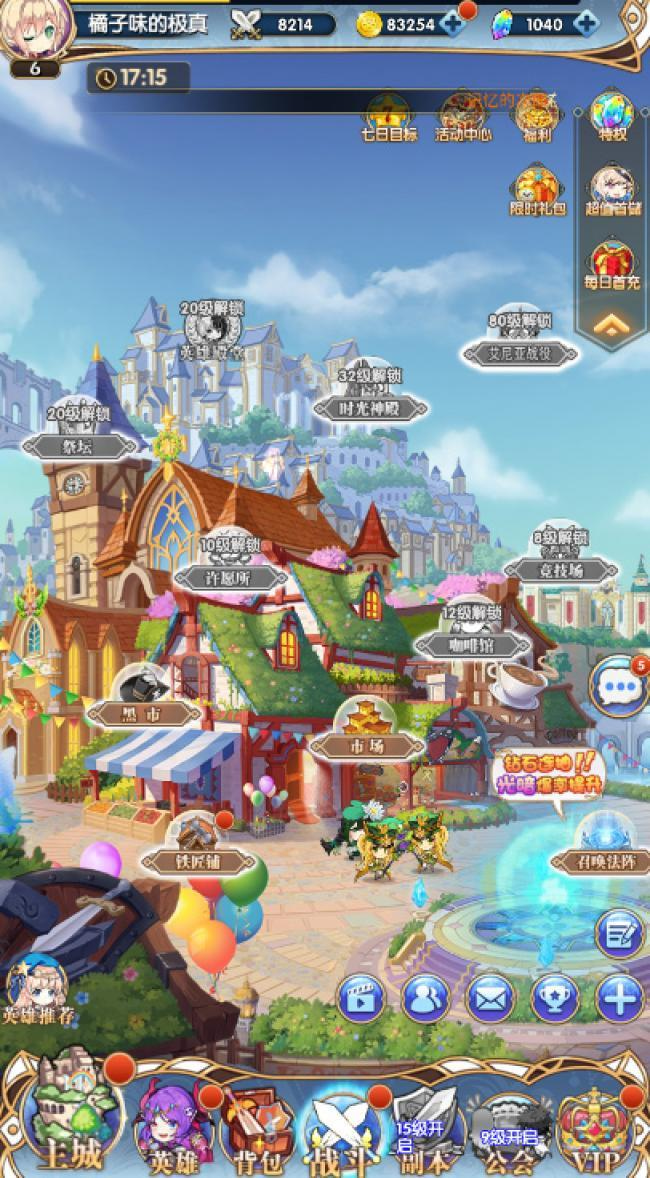The width and height of the screenshot is (650, 1178).
Task: Switch to the 战斗 battle tab
Action: tap(342, 1130)
